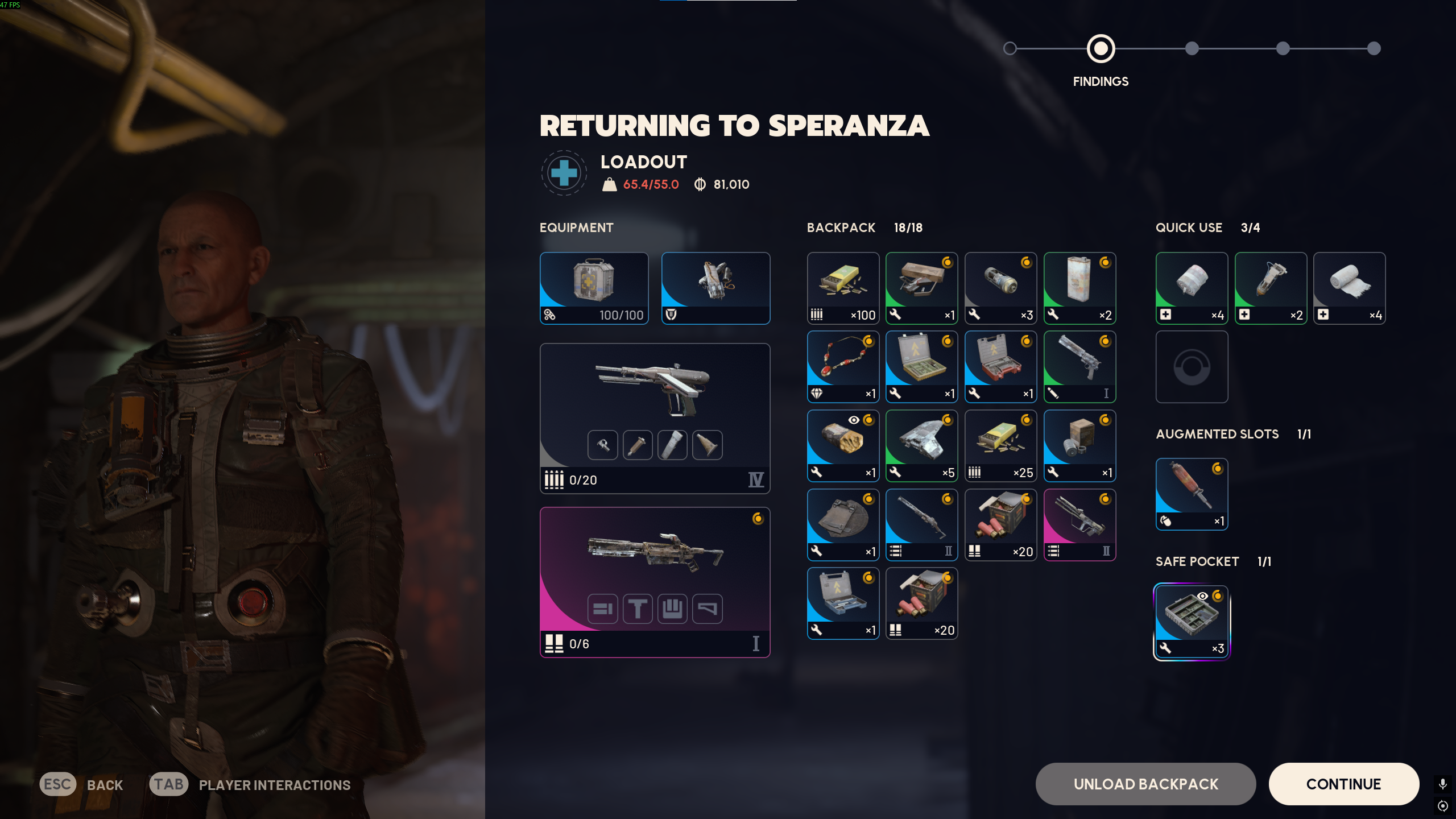Select the ammo stack of 100
The height and width of the screenshot is (819, 1456).
click(x=843, y=288)
